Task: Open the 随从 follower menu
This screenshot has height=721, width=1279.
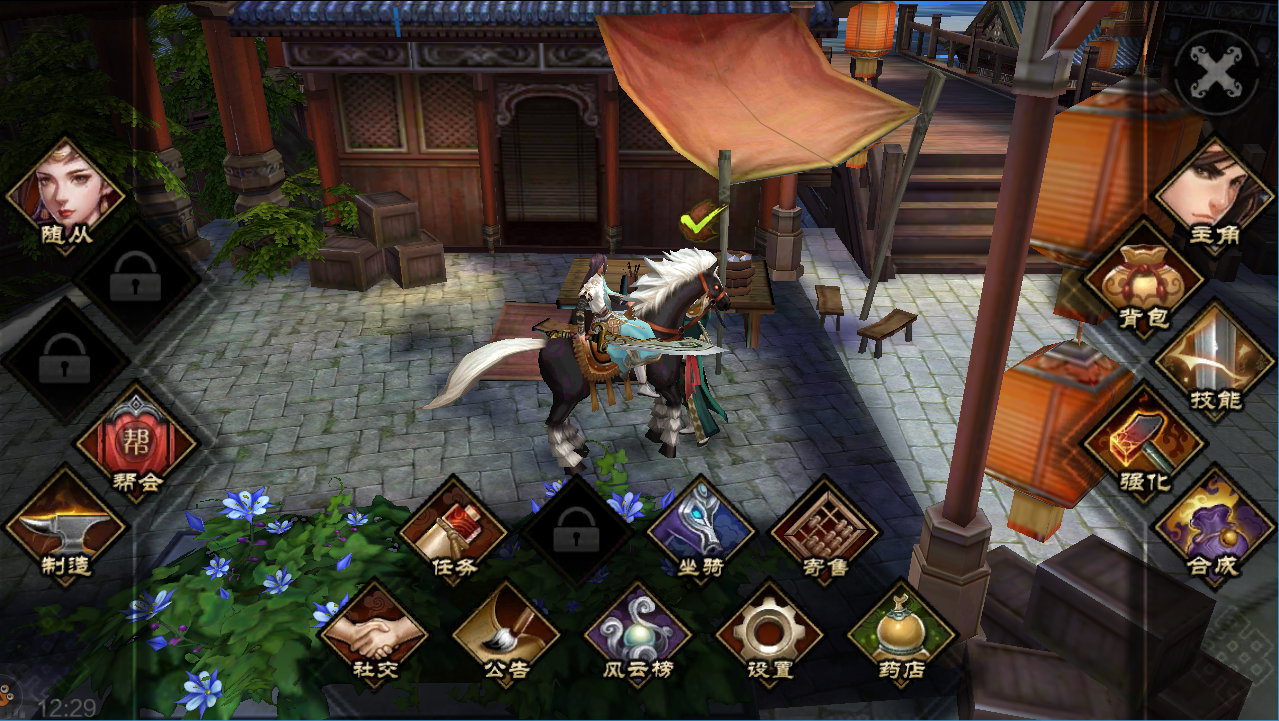Action: [x=66, y=195]
